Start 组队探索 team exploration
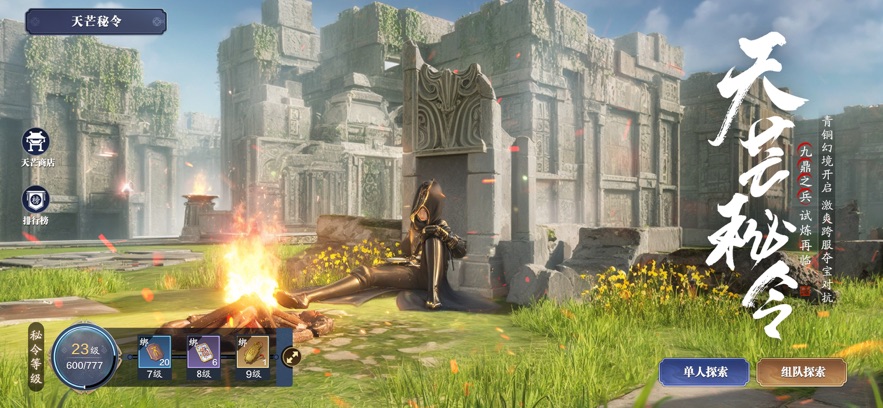Screen dimensions: 883x408 [x=801, y=372]
